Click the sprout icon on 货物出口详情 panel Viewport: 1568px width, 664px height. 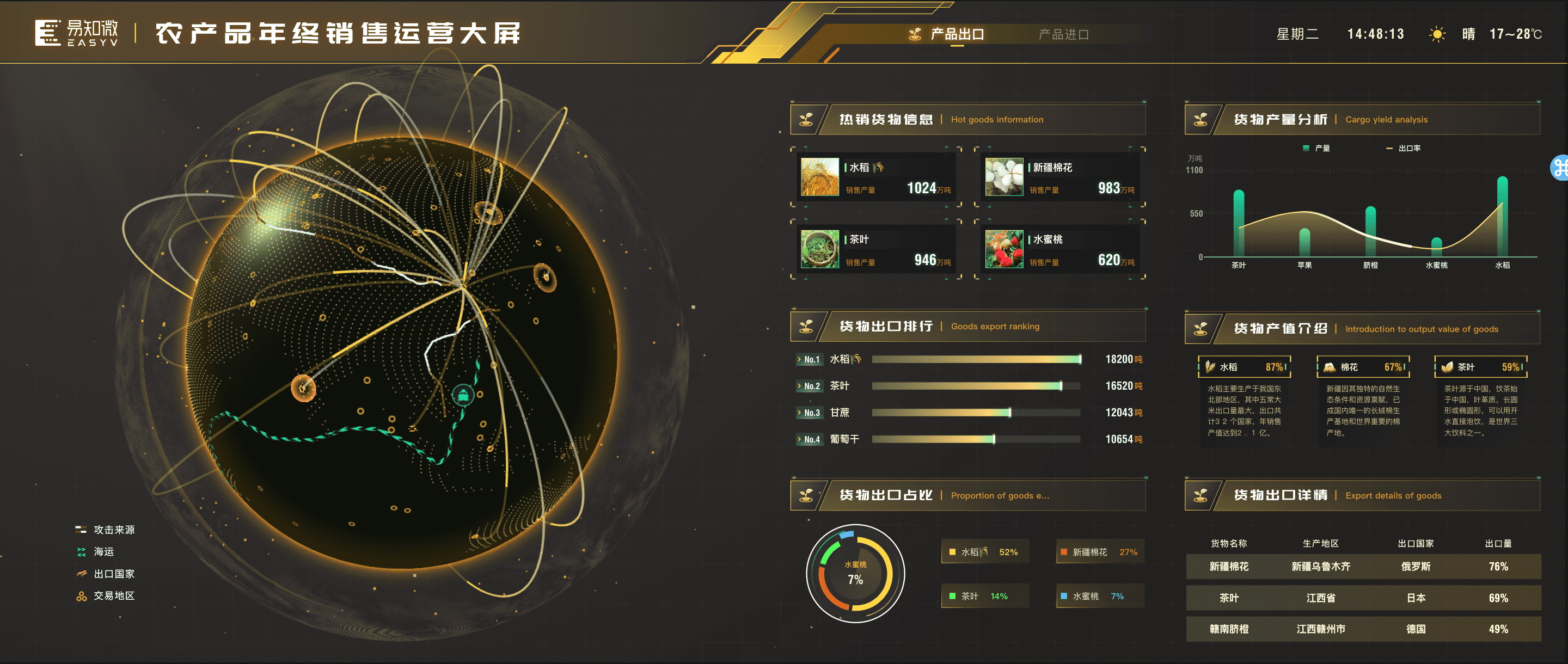click(x=1201, y=495)
